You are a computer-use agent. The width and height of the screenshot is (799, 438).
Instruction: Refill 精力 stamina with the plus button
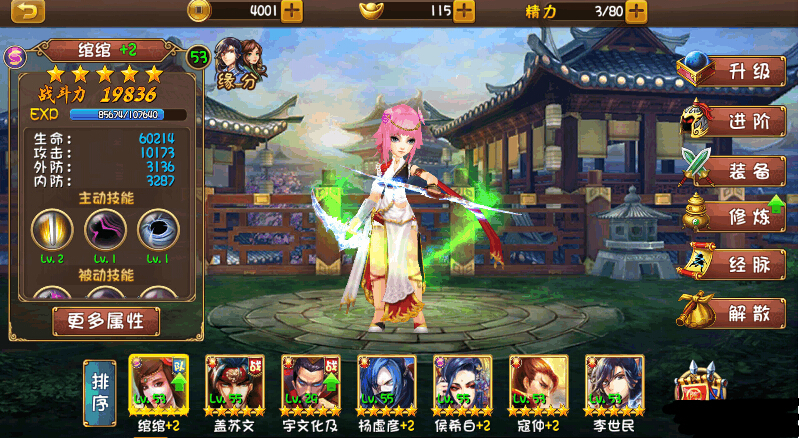[x=636, y=12]
